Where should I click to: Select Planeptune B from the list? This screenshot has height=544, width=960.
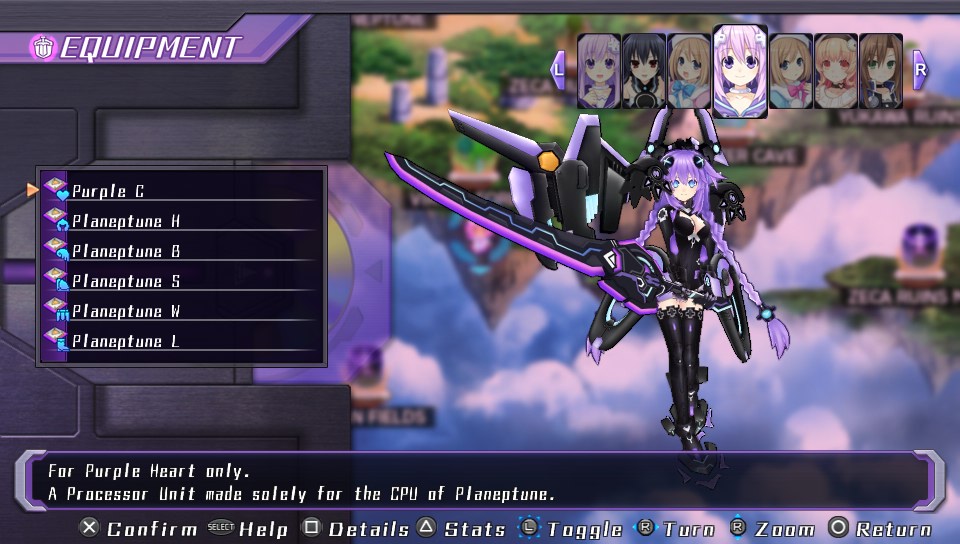click(180, 250)
